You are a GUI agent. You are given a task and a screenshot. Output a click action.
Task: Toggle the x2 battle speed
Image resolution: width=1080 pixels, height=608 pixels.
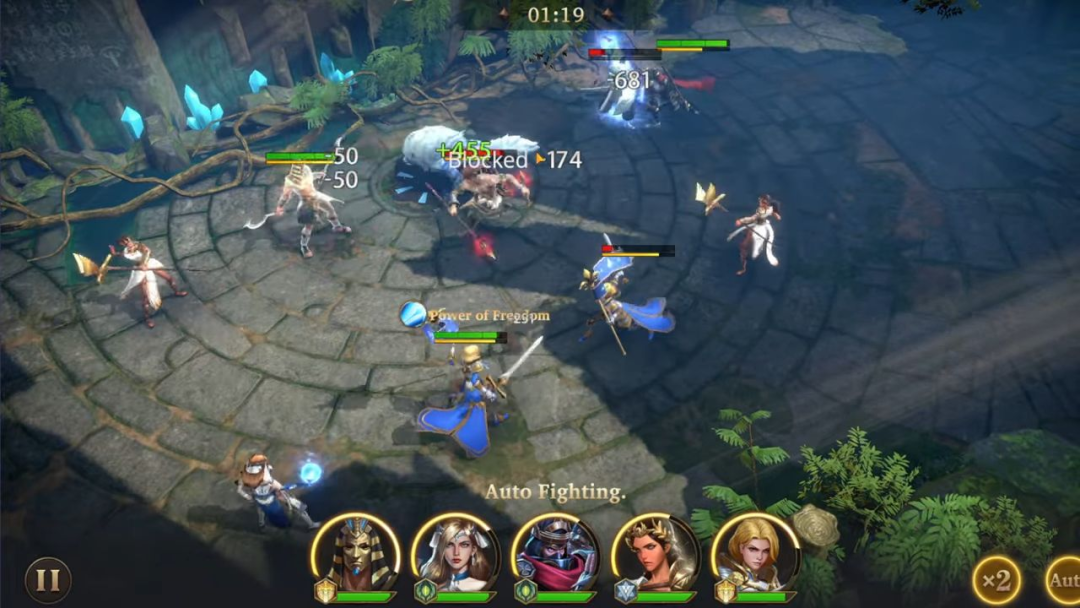click(997, 579)
